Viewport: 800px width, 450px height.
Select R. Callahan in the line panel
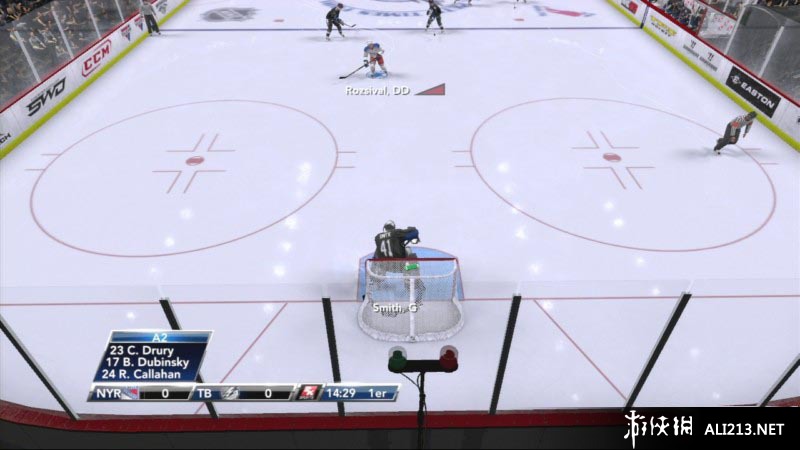[x=150, y=377]
